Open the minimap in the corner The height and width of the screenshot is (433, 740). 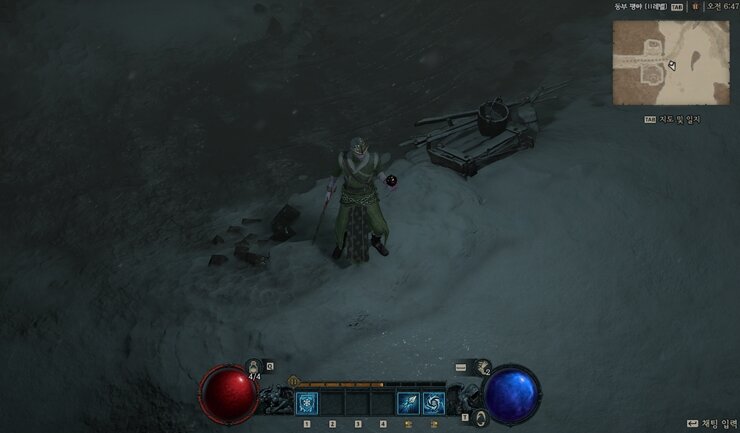670,62
